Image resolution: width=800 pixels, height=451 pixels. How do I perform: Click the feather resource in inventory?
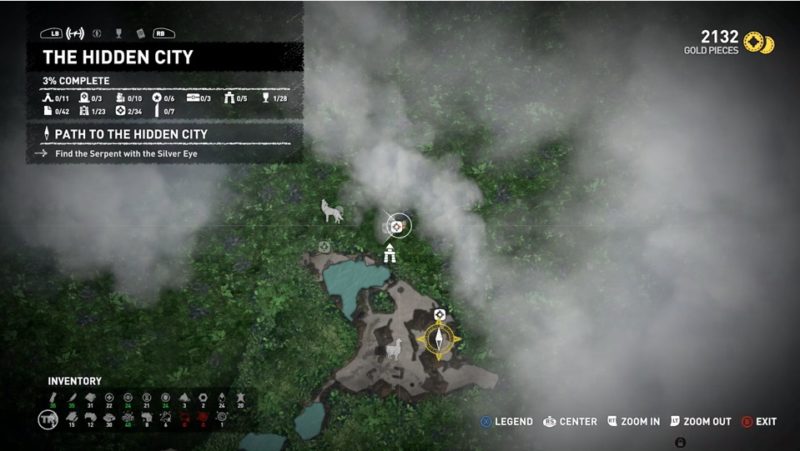coord(70,397)
